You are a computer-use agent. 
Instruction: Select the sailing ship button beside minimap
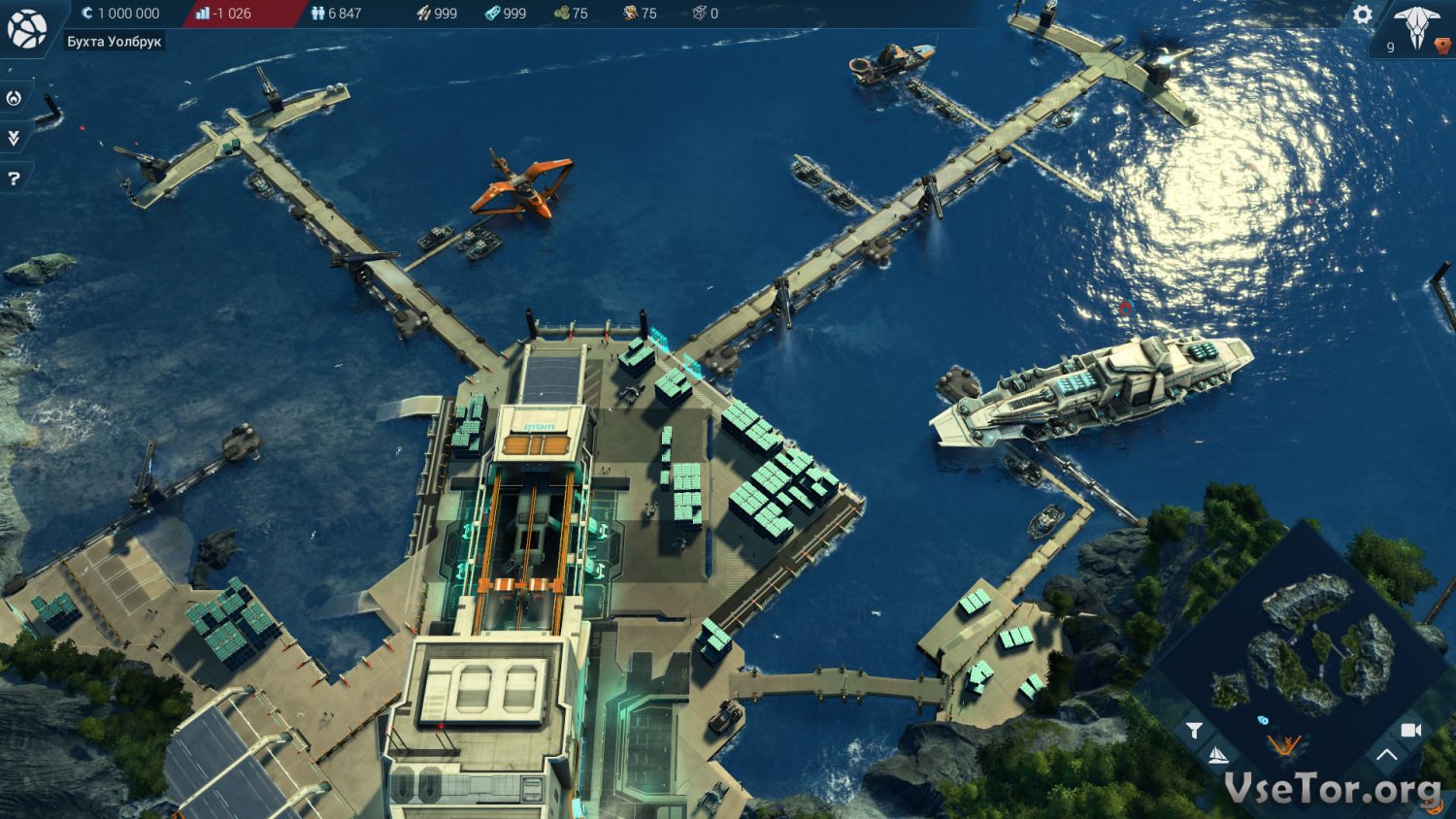[1218, 754]
